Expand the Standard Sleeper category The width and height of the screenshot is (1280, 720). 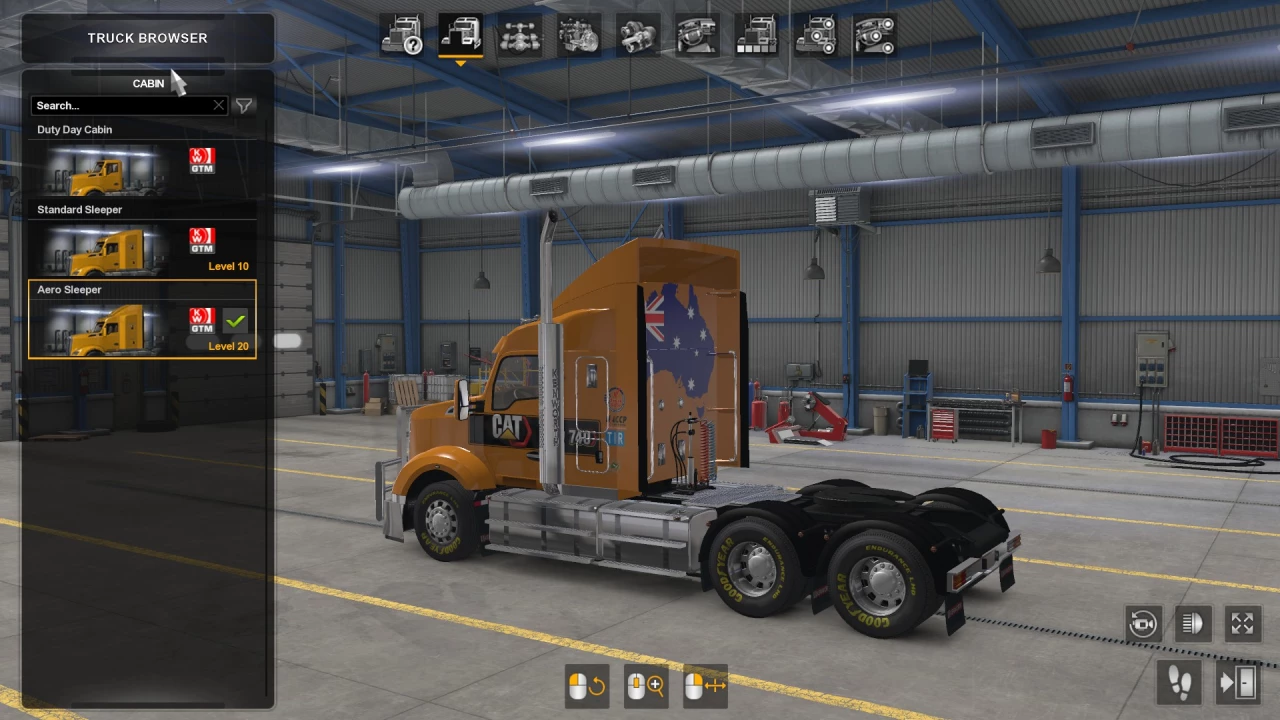[79, 209]
